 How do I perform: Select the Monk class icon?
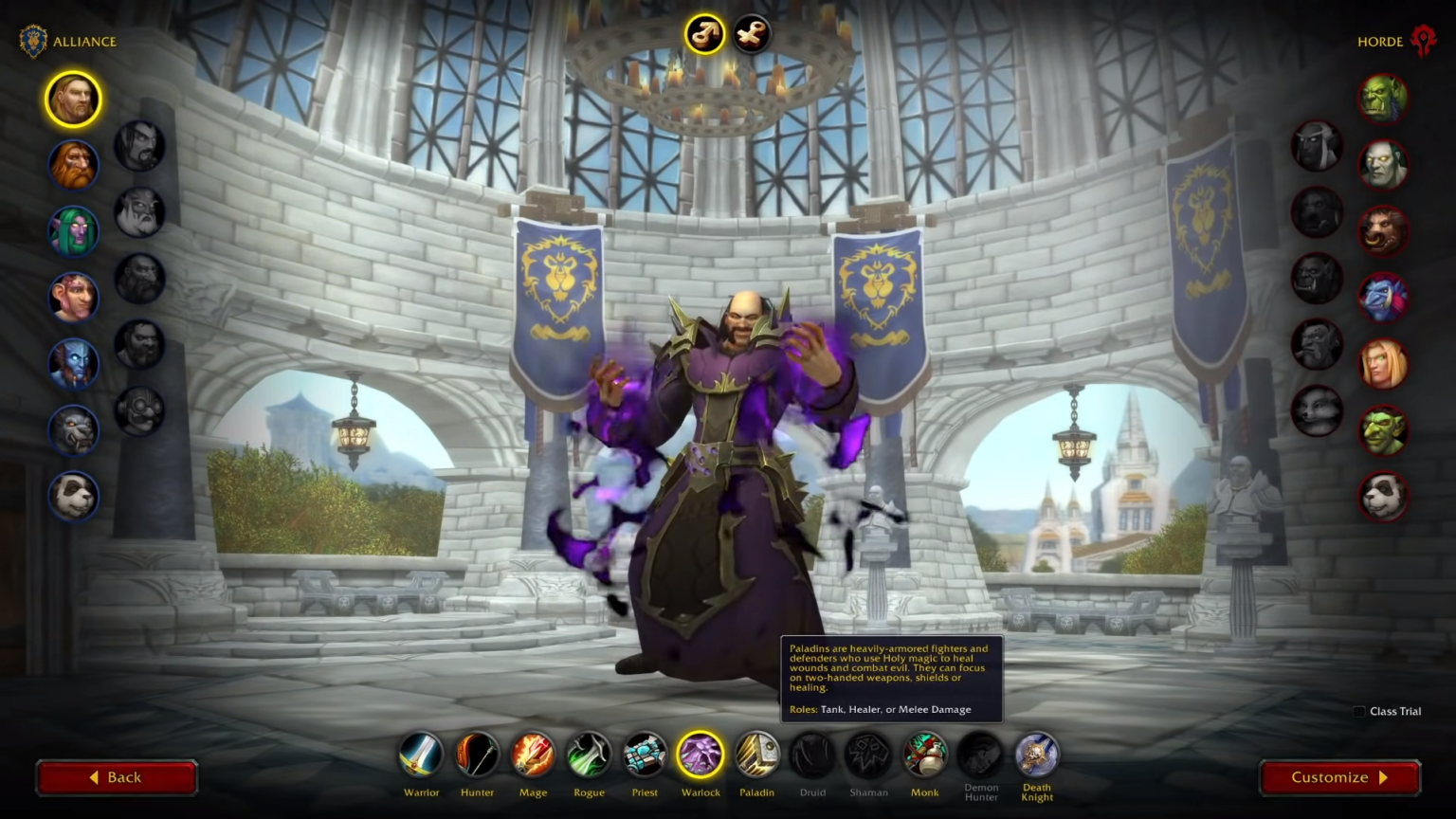tap(924, 755)
